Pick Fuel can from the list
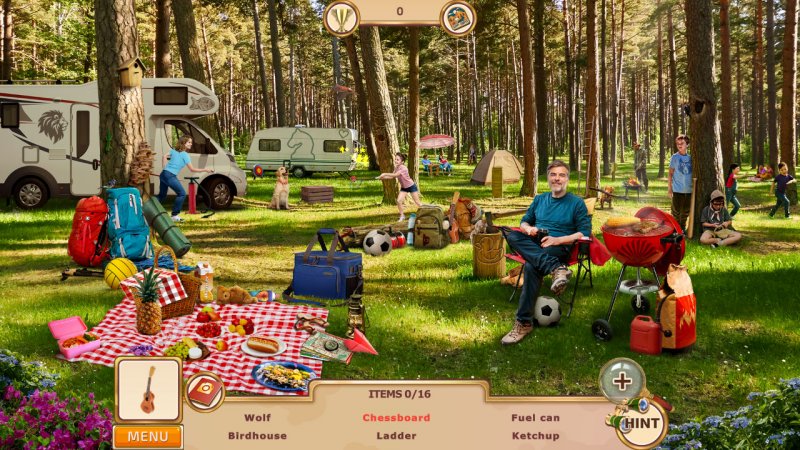 click(535, 418)
